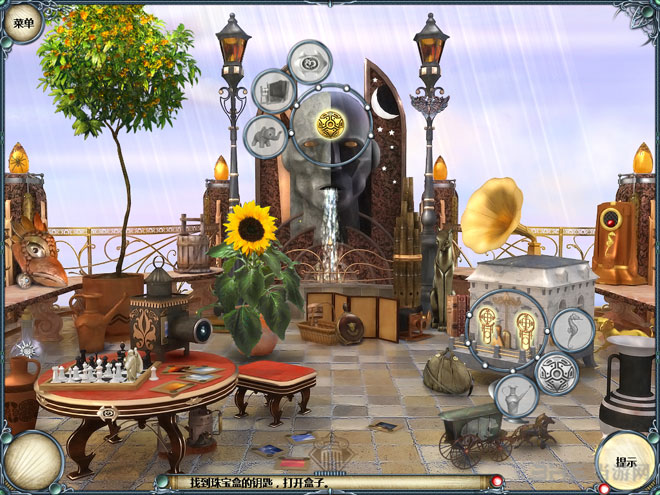The width and height of the screenshot is (660, 495).
Task: Select the elephant figurine item bubble
Action: (x=266, y=135)
